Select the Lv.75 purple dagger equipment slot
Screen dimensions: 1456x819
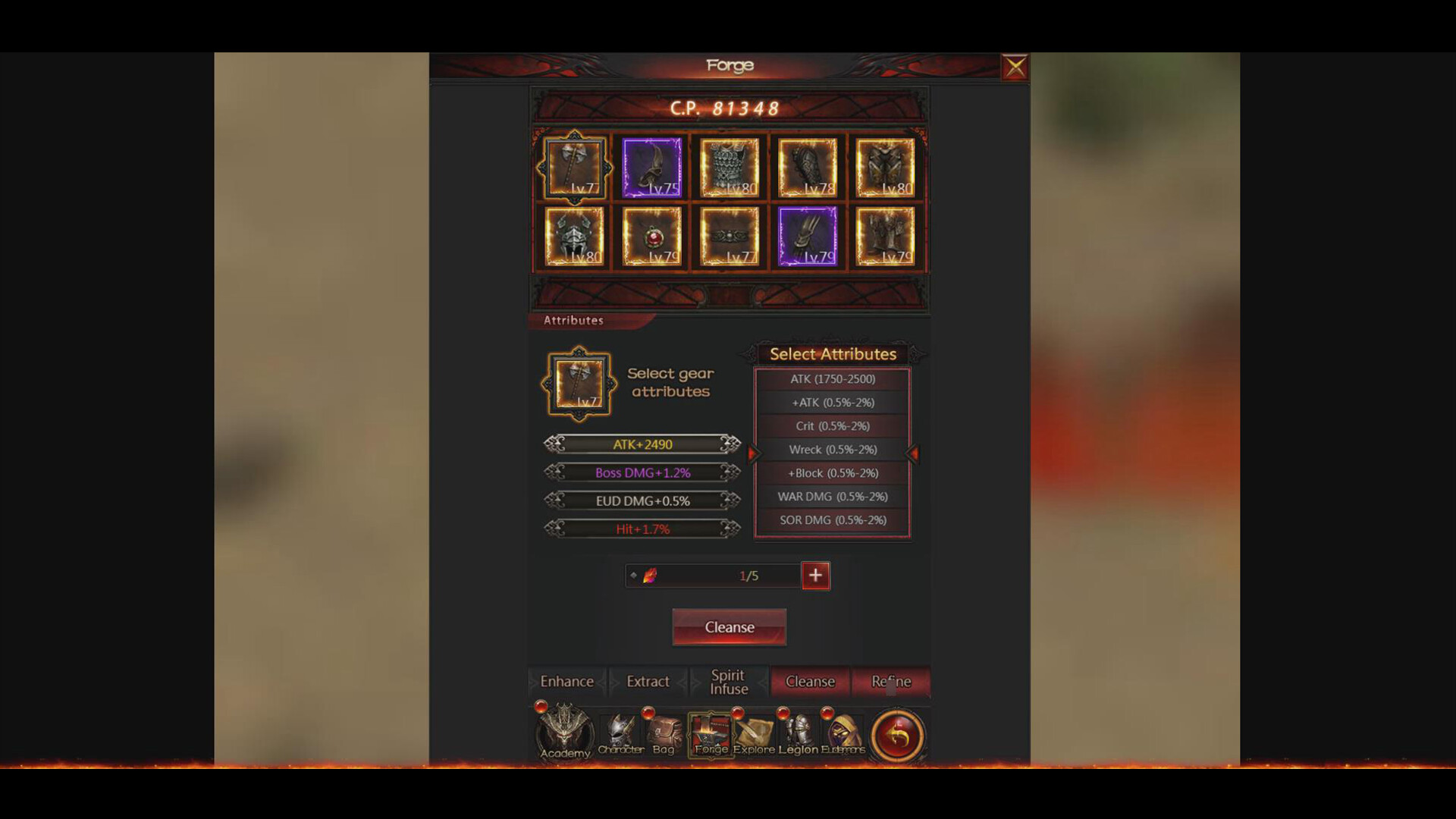(651, 165)
